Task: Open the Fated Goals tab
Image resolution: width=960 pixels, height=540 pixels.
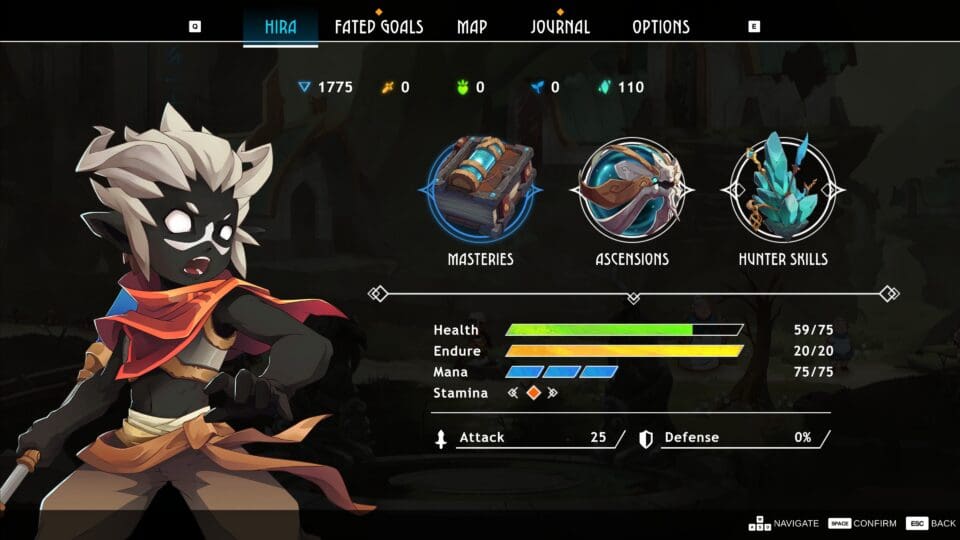Action: coord(378,27)
